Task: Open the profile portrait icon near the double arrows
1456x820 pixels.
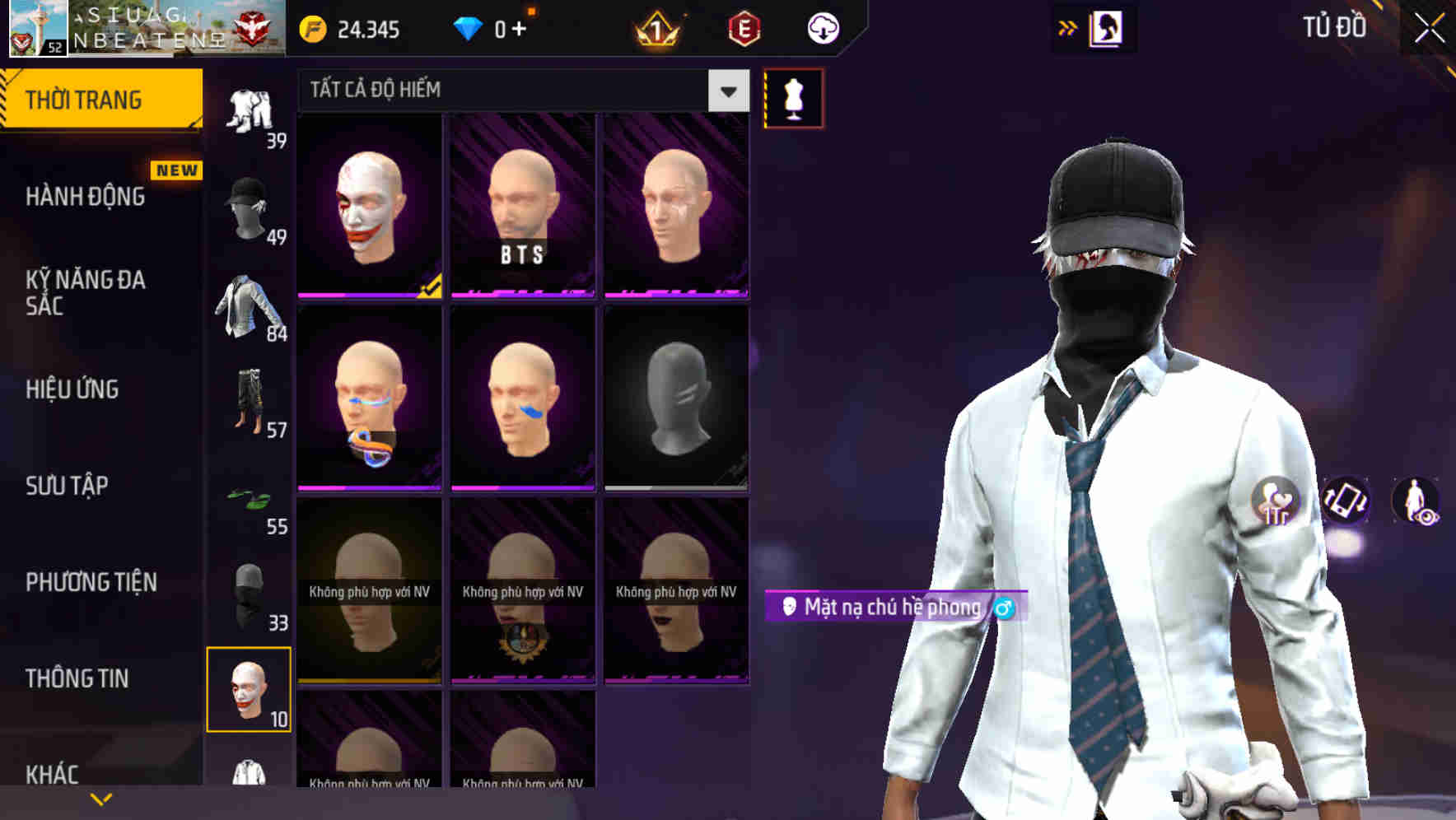Action: [x=1104, y=27]
